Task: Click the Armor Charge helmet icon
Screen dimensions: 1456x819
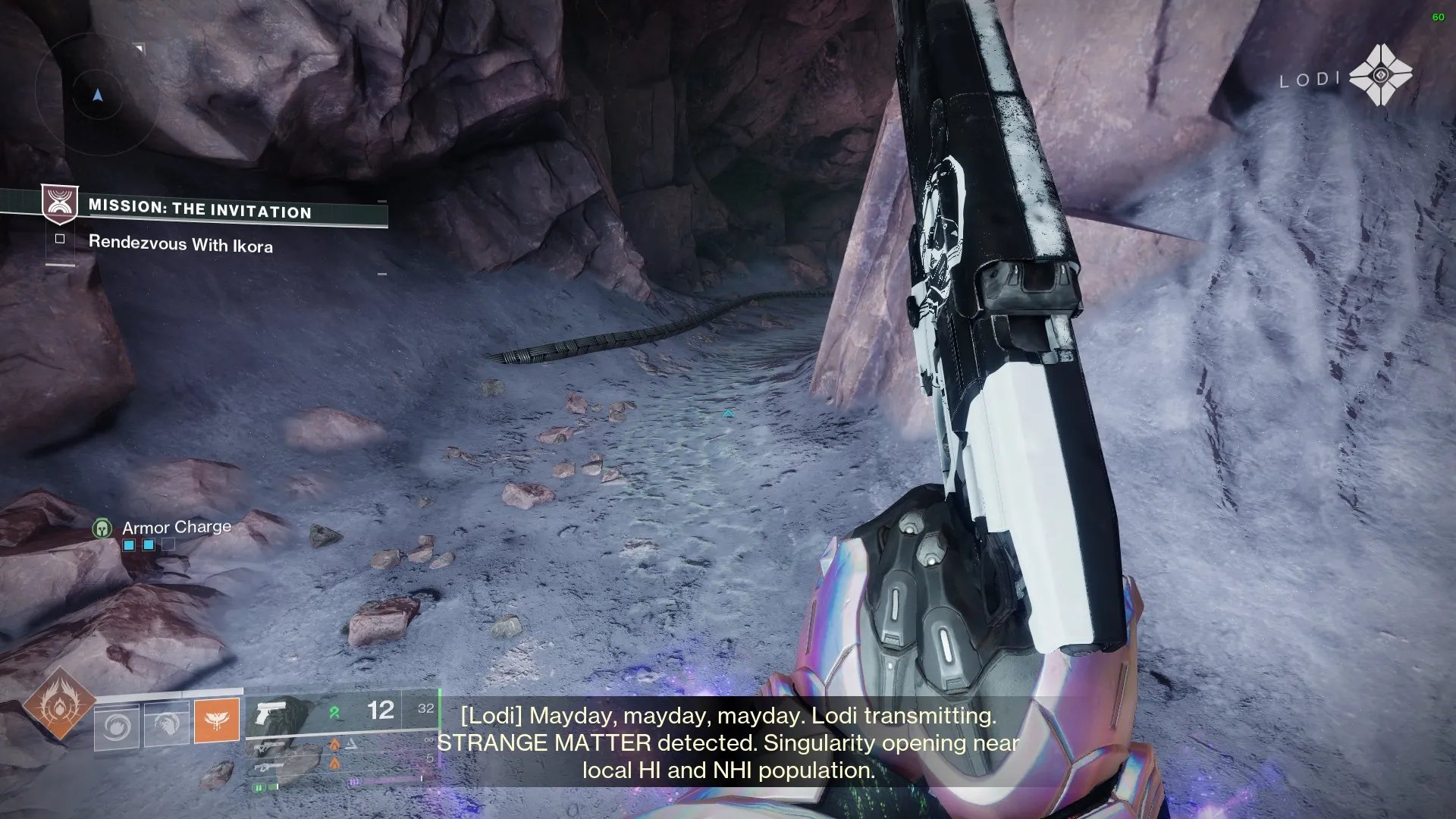Action: point(102,529)
